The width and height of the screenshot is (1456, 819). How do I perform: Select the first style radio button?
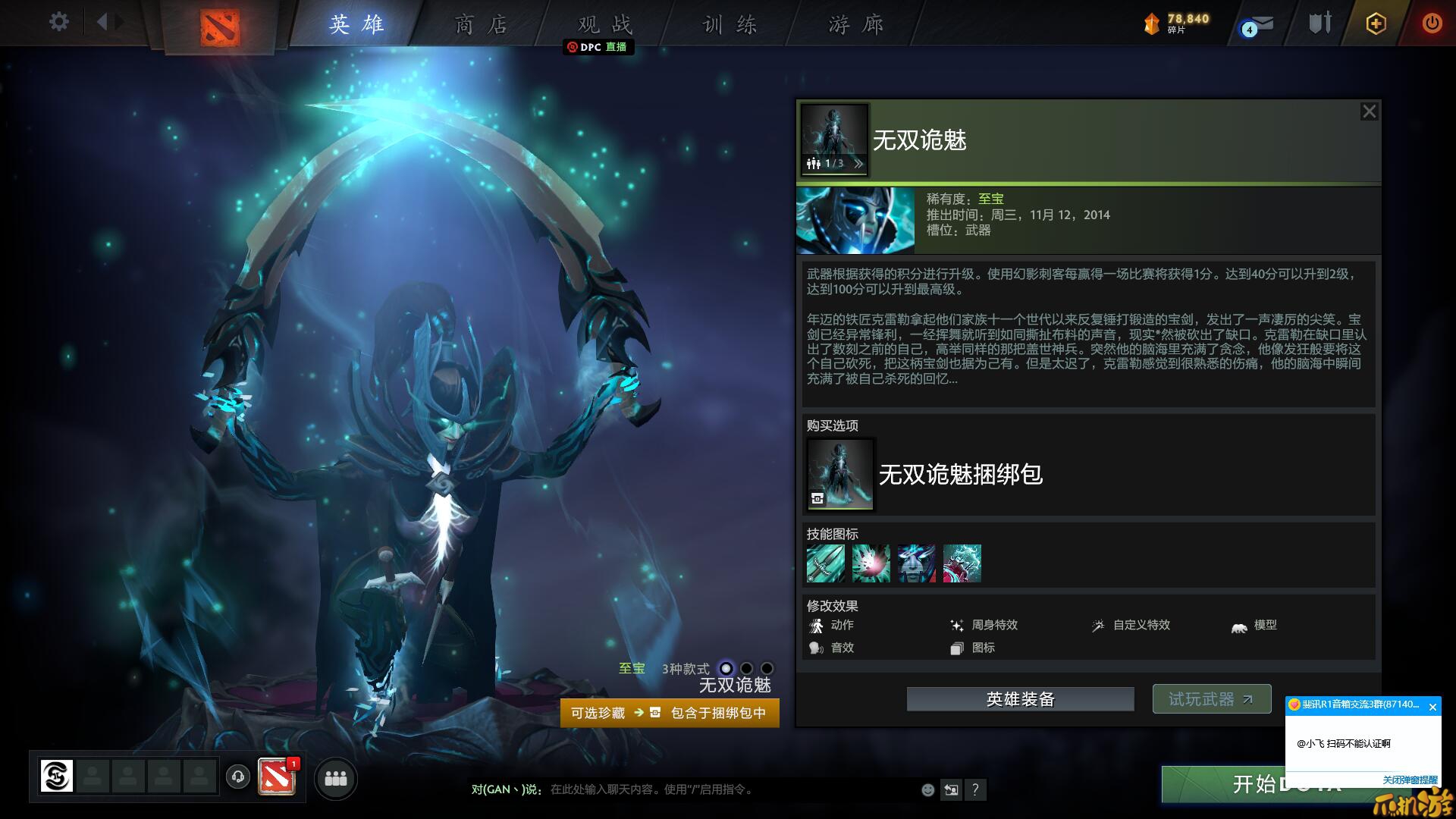pyautogui.click(x=725, y=670)
